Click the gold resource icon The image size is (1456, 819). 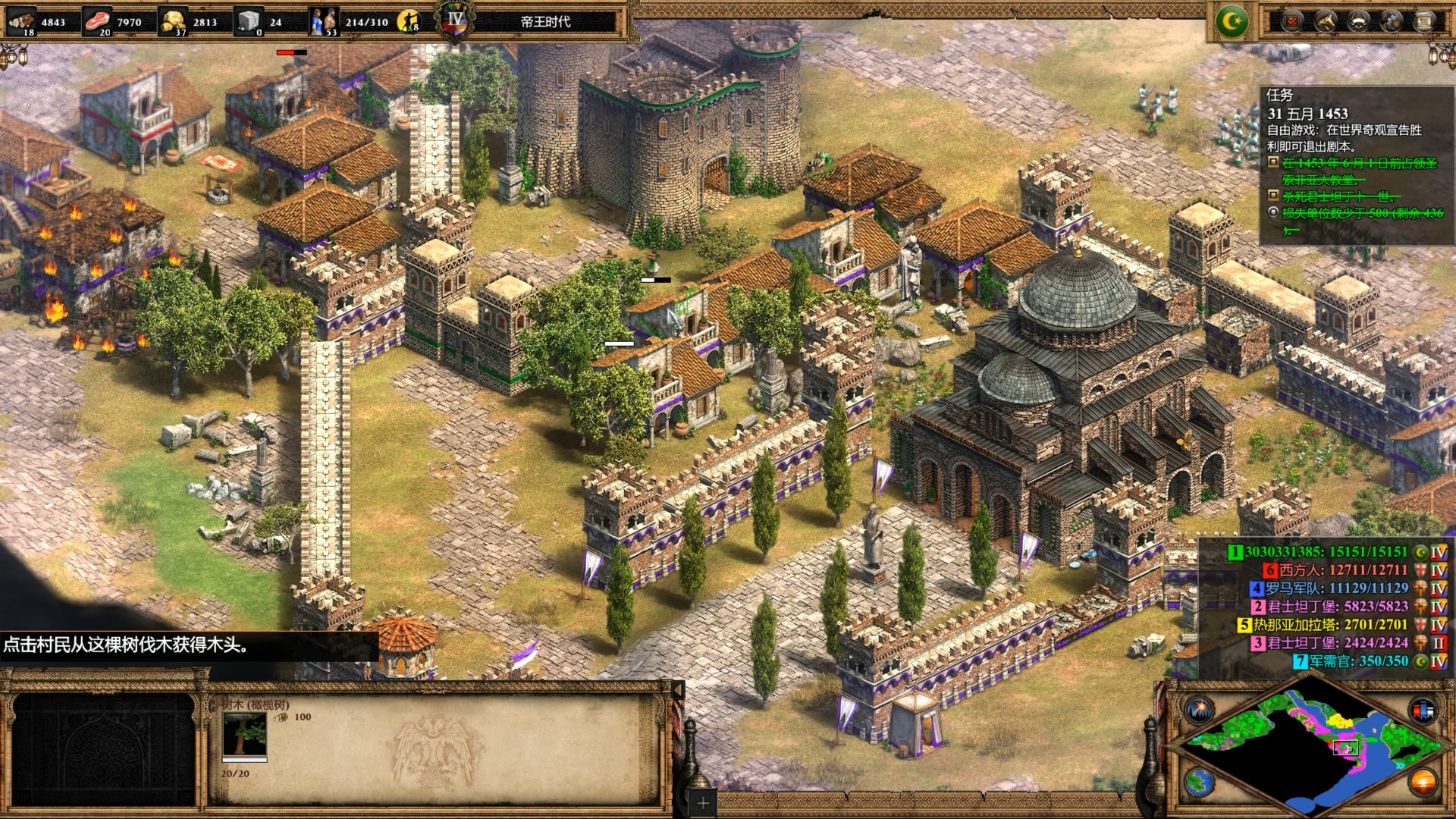pos(173,20)
